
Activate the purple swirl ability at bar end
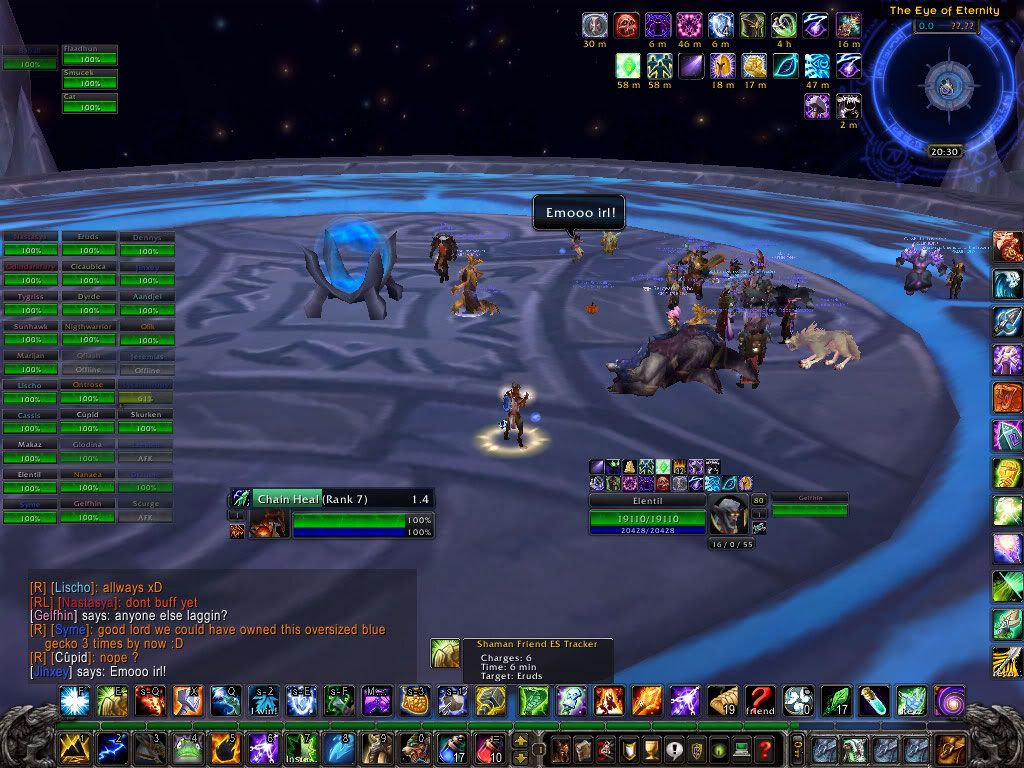(948, 700)
